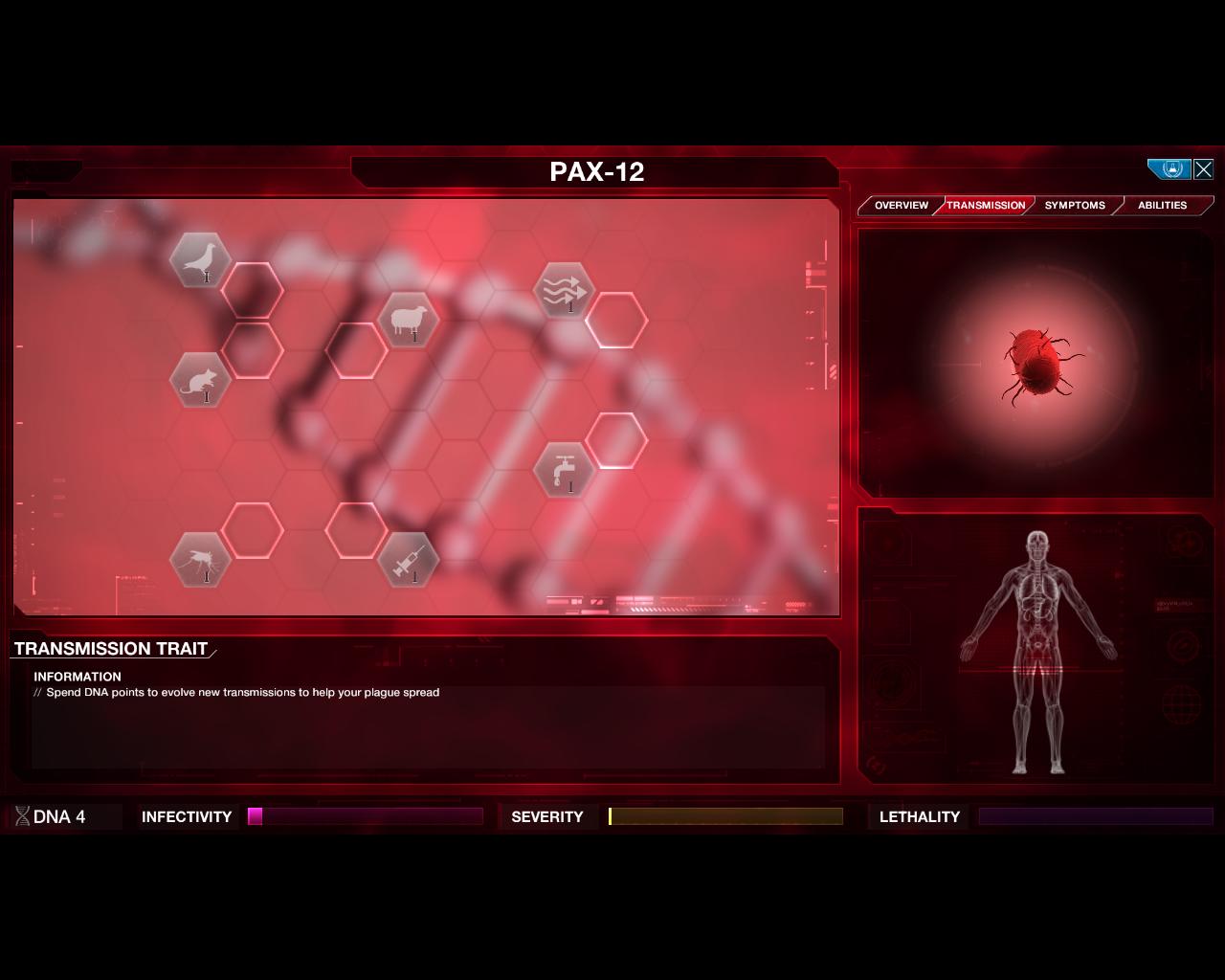
Task: Click the PAX-12 title banner
Action: tap(596, 172)
